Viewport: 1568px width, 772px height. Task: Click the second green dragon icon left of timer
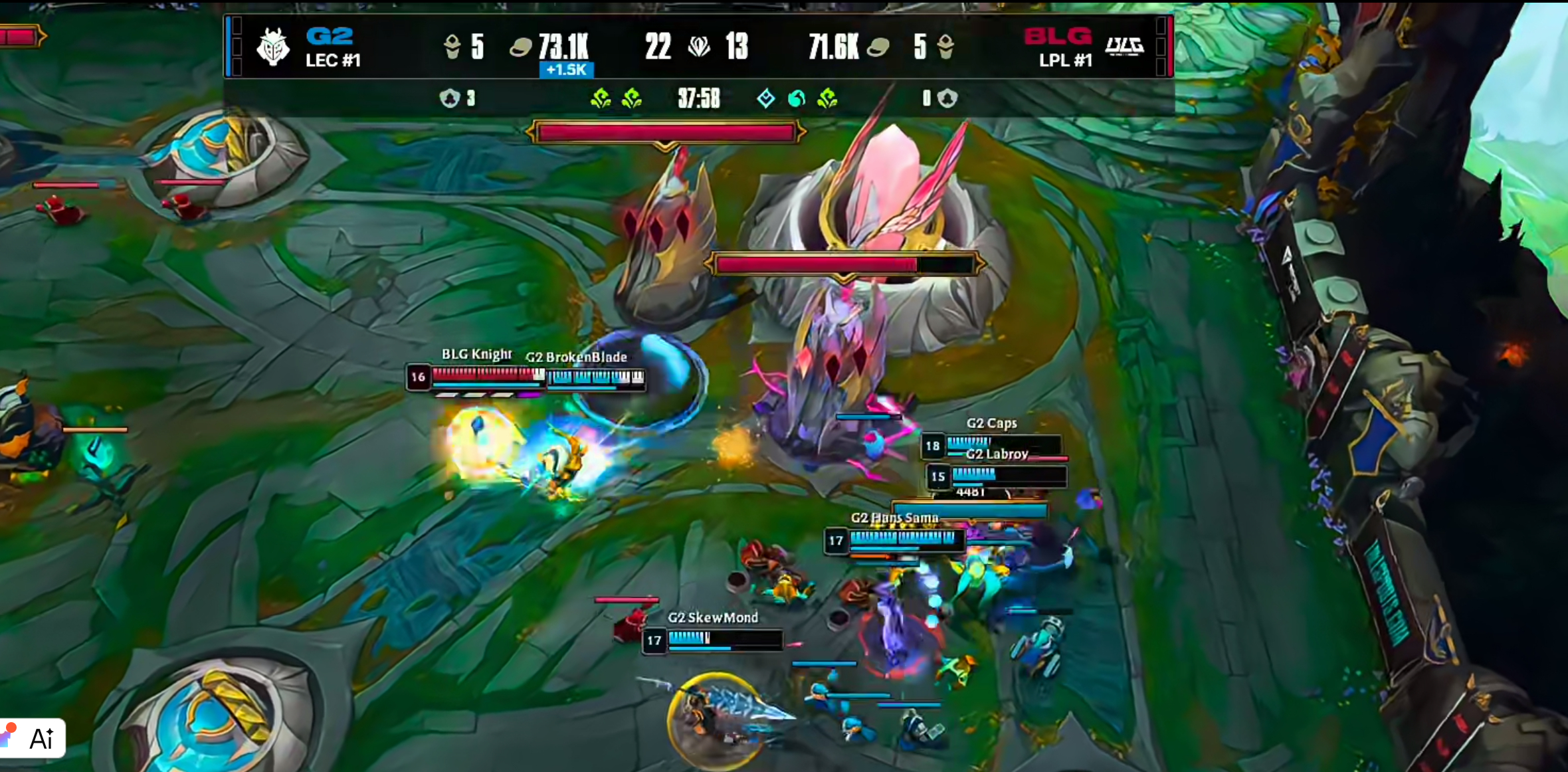[631, 98]
